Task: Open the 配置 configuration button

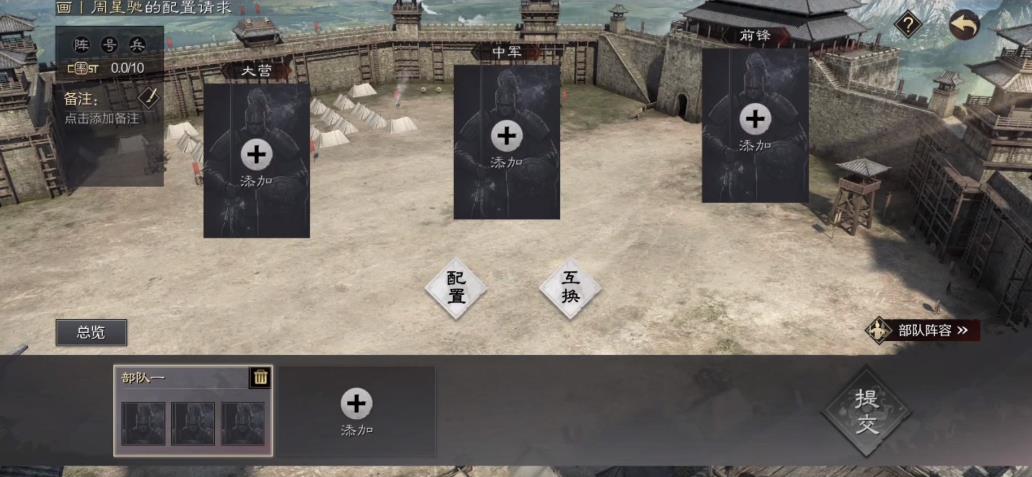Action: tap(456, 288)
